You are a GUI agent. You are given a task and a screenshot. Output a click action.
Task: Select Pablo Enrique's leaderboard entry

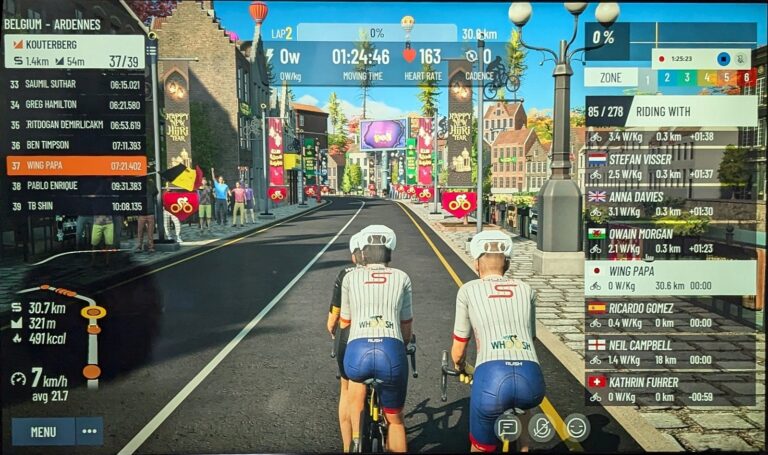(x=75, y=186)
